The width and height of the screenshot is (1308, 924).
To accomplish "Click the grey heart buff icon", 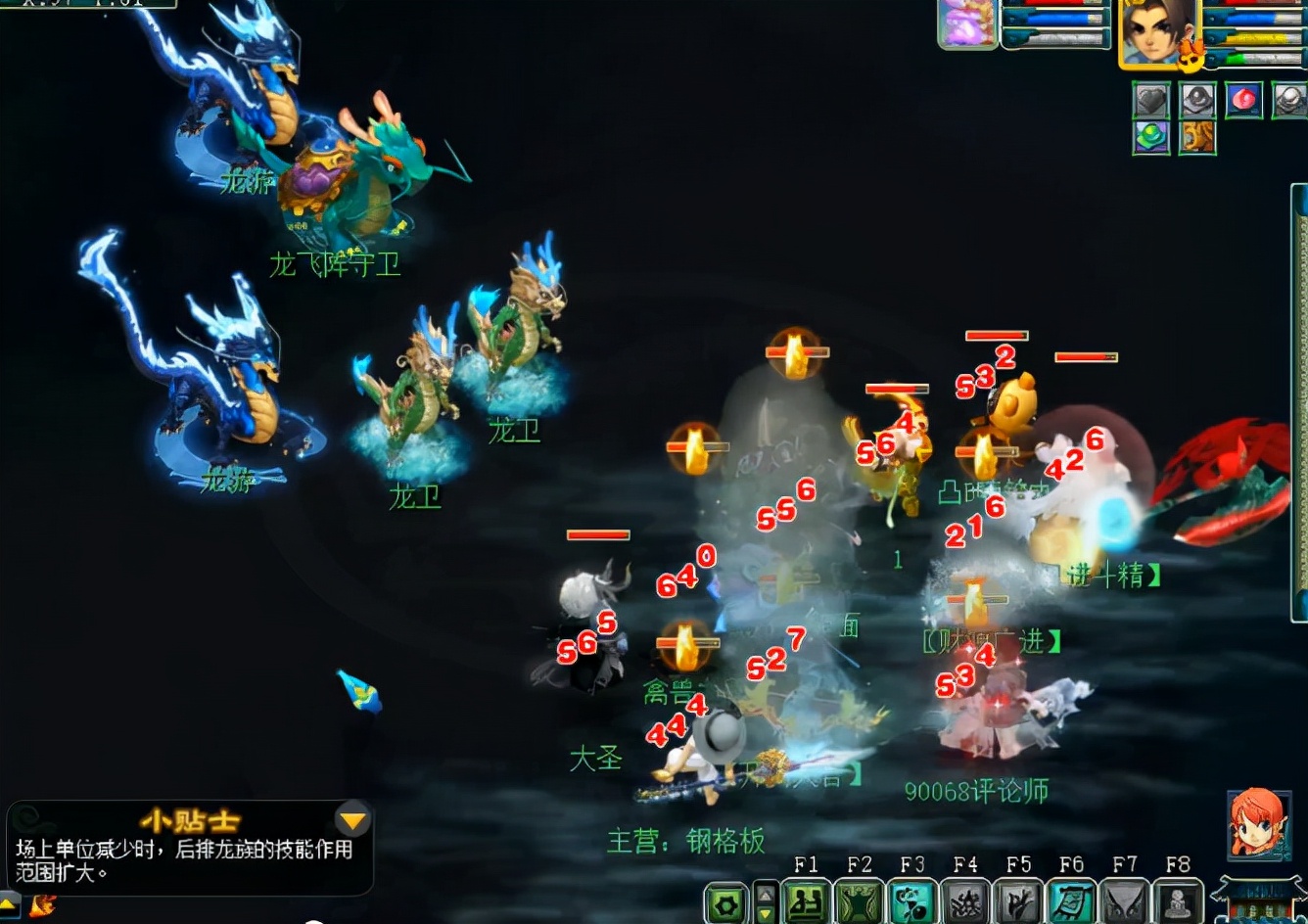I will 1151,100.
